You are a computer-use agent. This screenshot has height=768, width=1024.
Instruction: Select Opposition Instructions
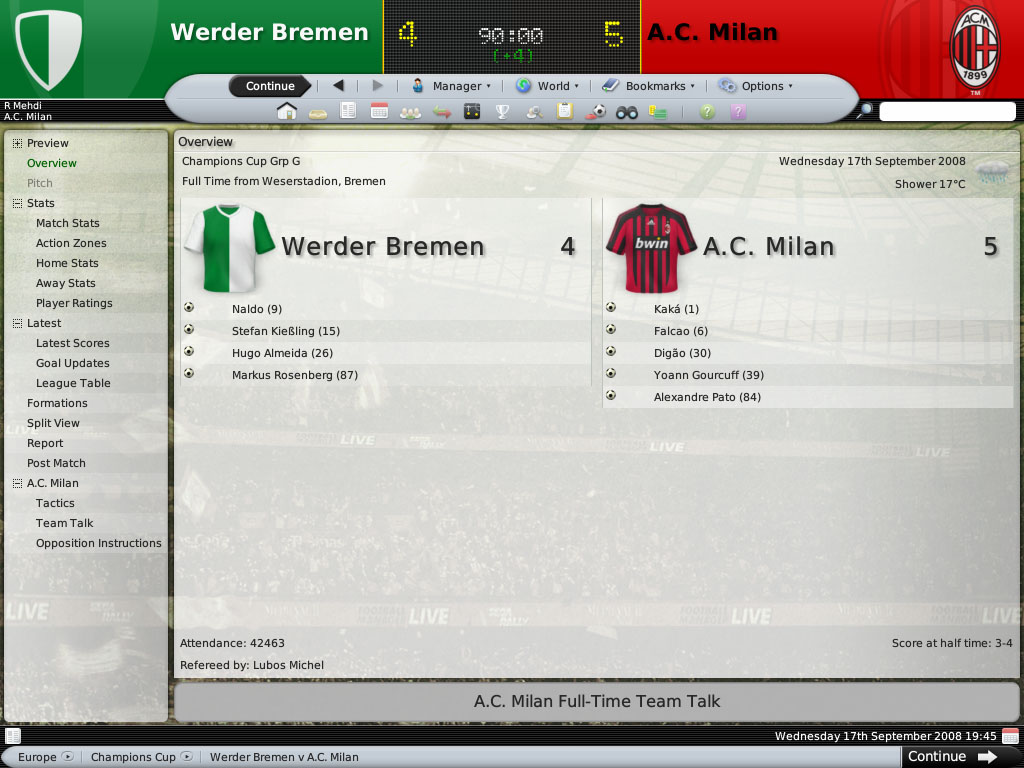pos(99,543)
